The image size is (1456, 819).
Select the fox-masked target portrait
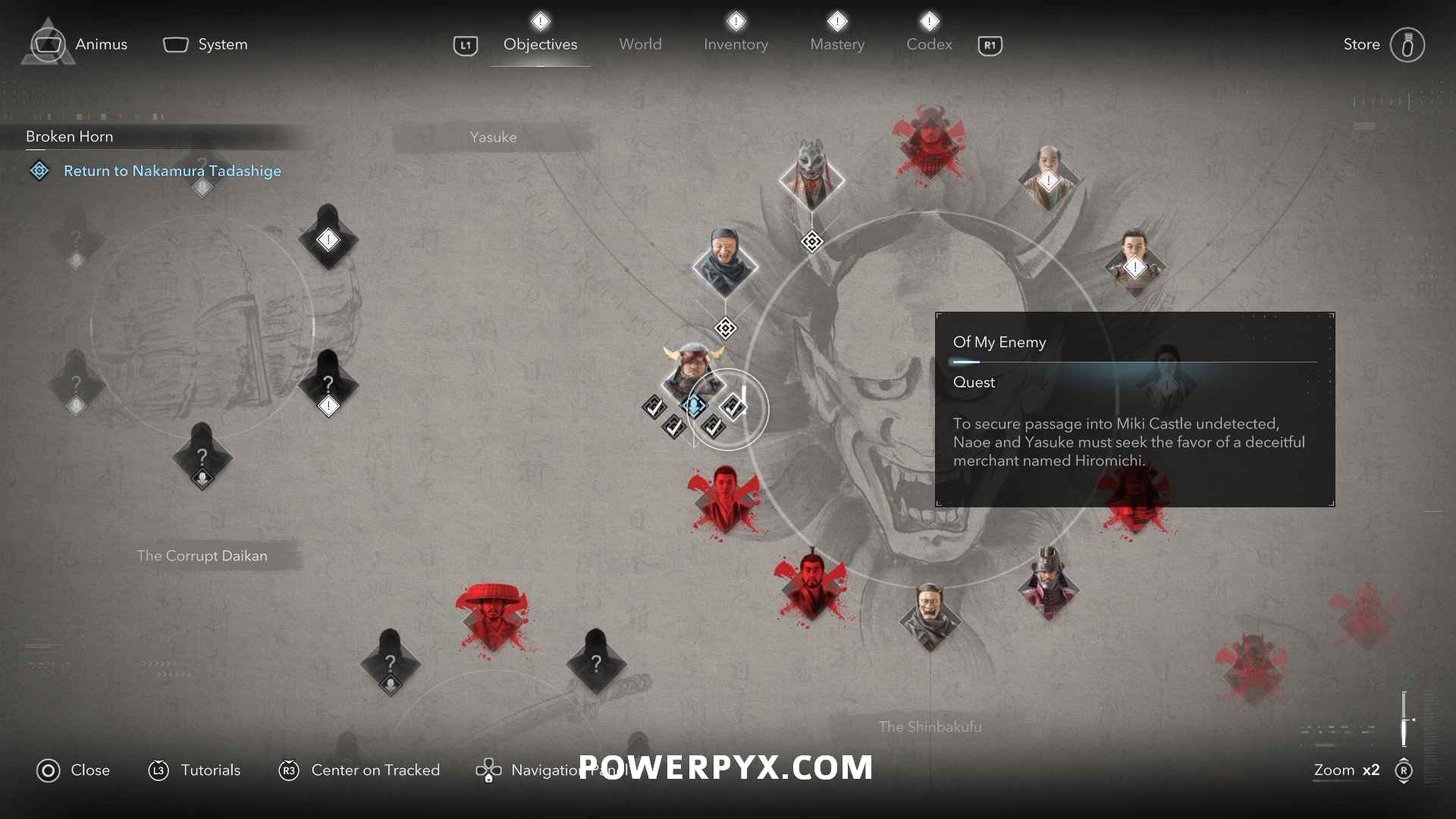point(811,175)
